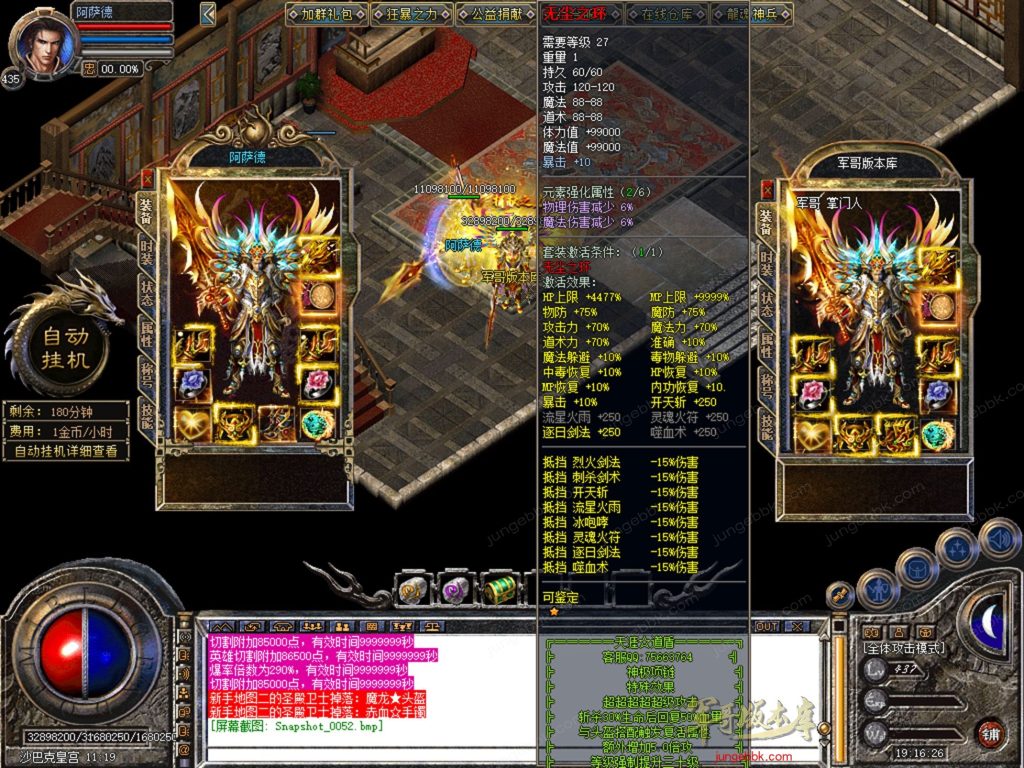Toggle the sound speaker round button
1024x768 pixels.
point(1000,540)
